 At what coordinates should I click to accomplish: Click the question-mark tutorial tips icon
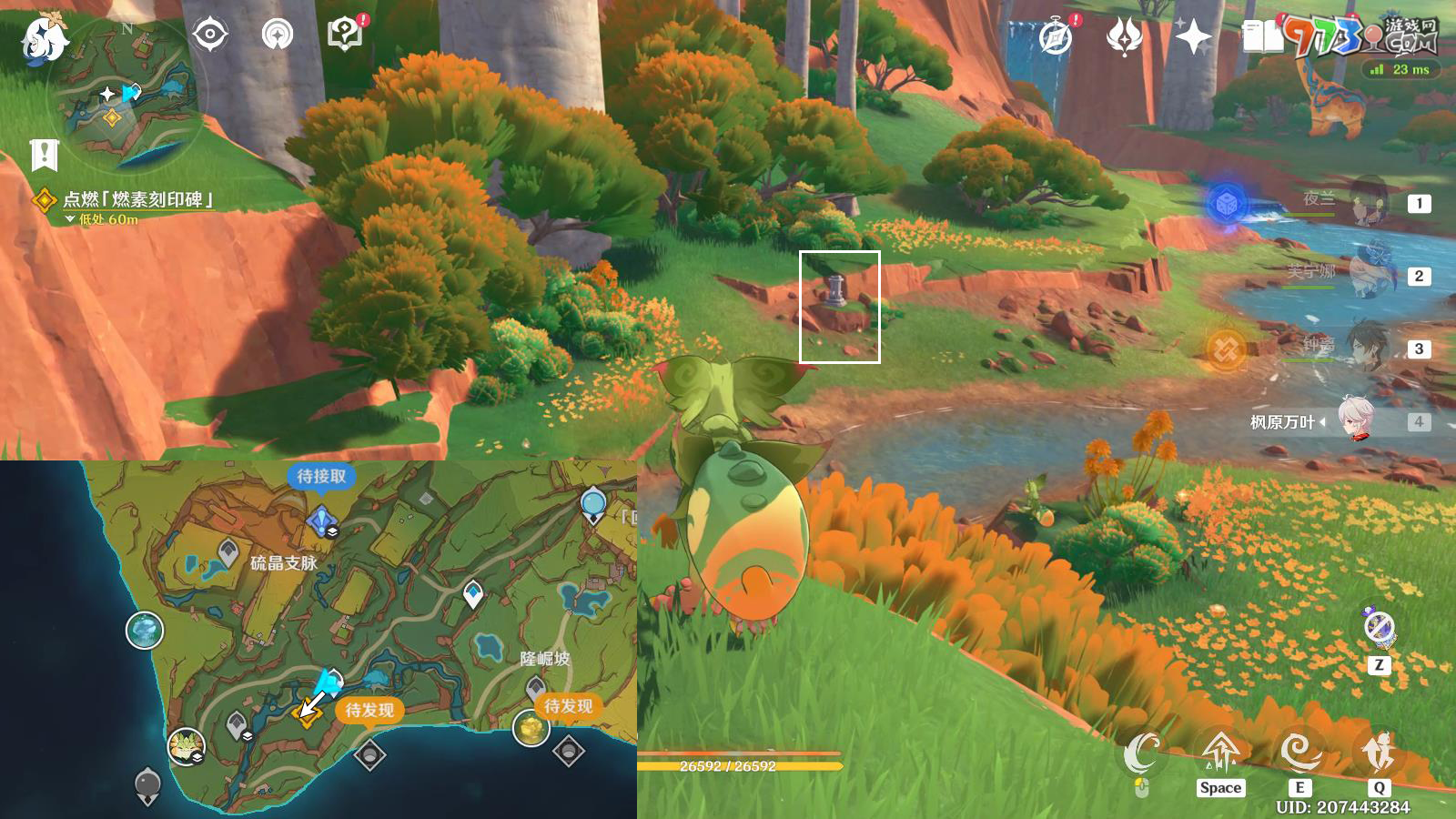pyautogui.click(x=345, y=35)
